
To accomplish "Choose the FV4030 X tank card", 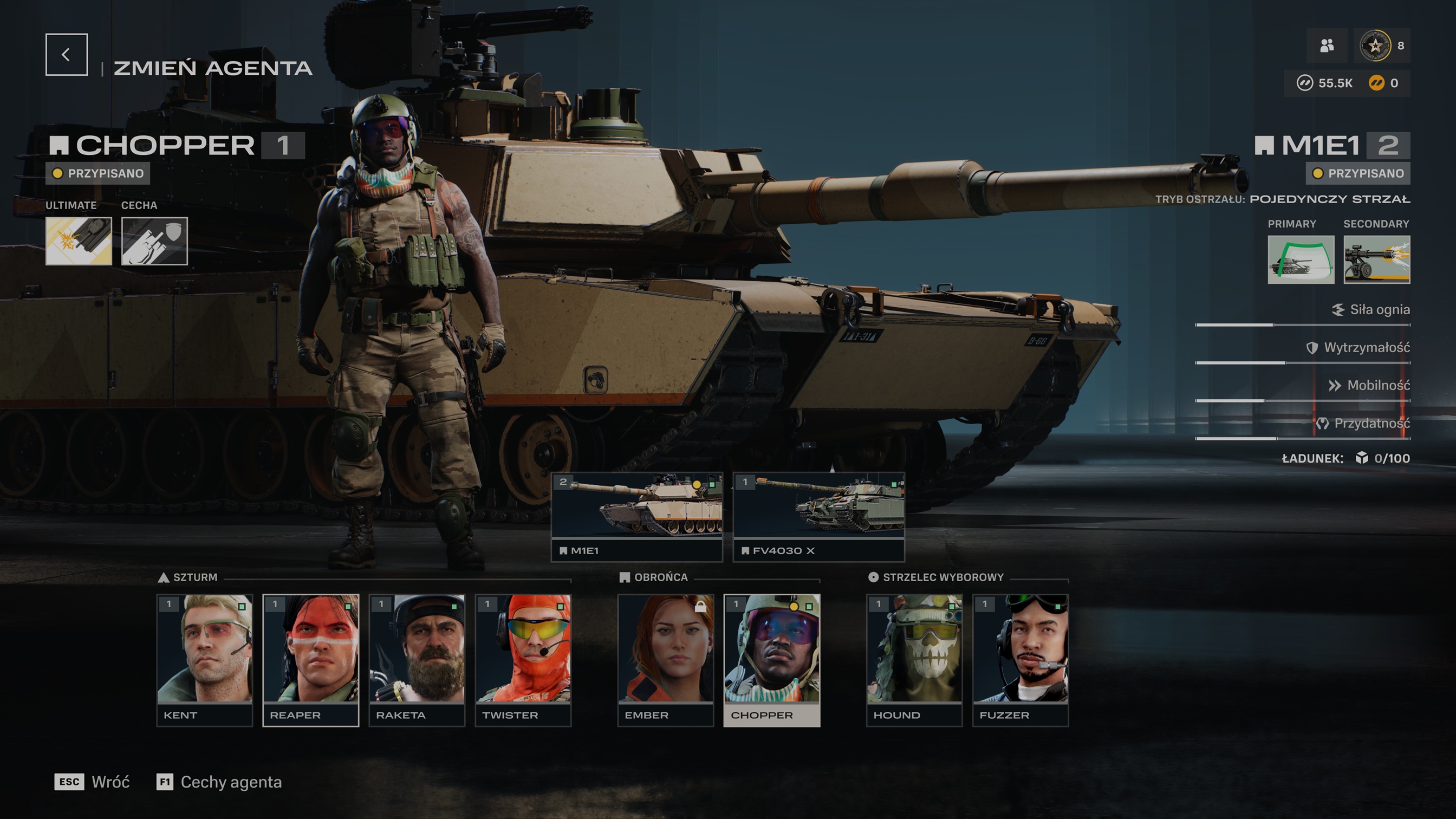I will (818, 516).
